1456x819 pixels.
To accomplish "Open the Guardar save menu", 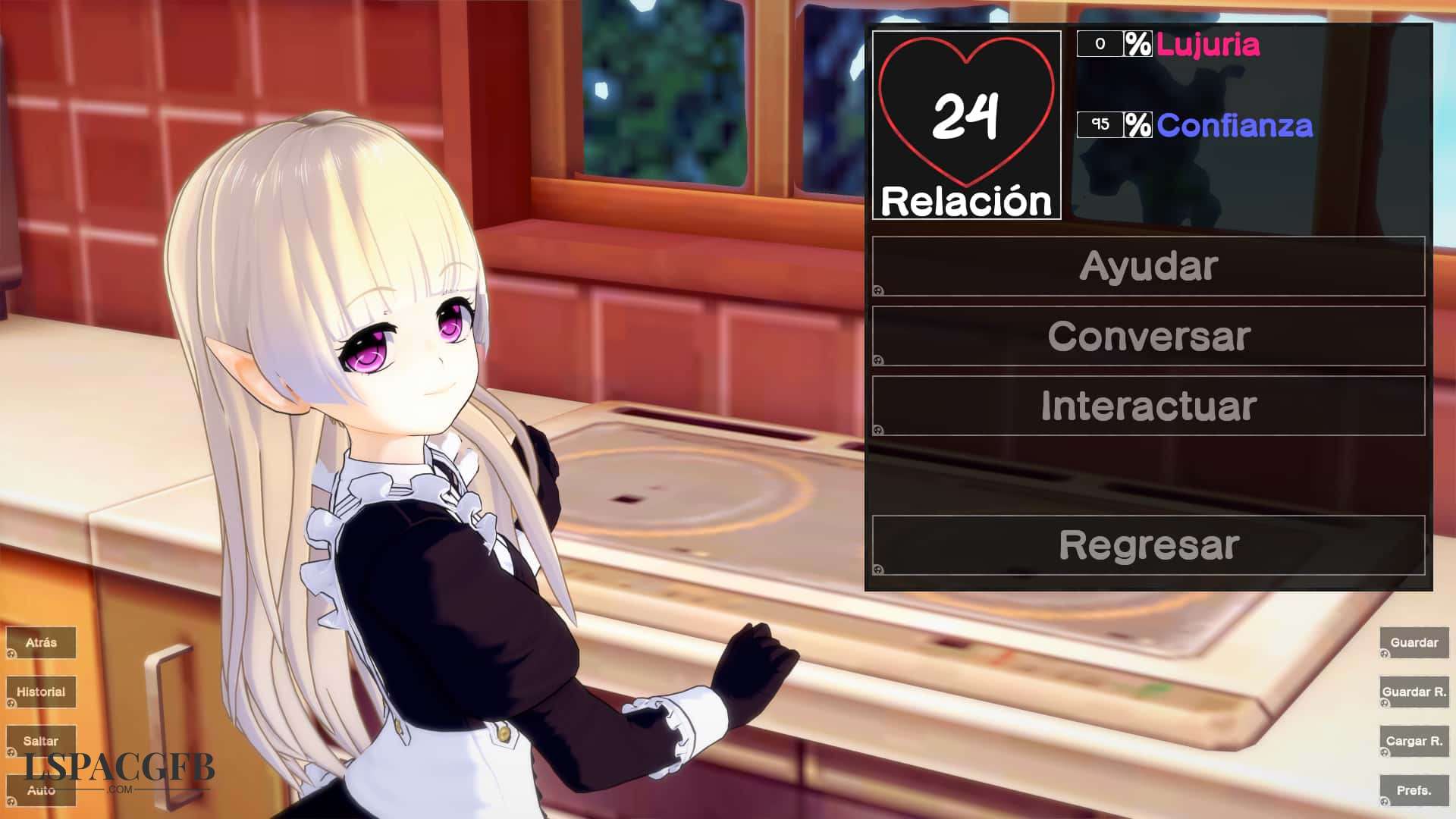I will pos(1414,642).
